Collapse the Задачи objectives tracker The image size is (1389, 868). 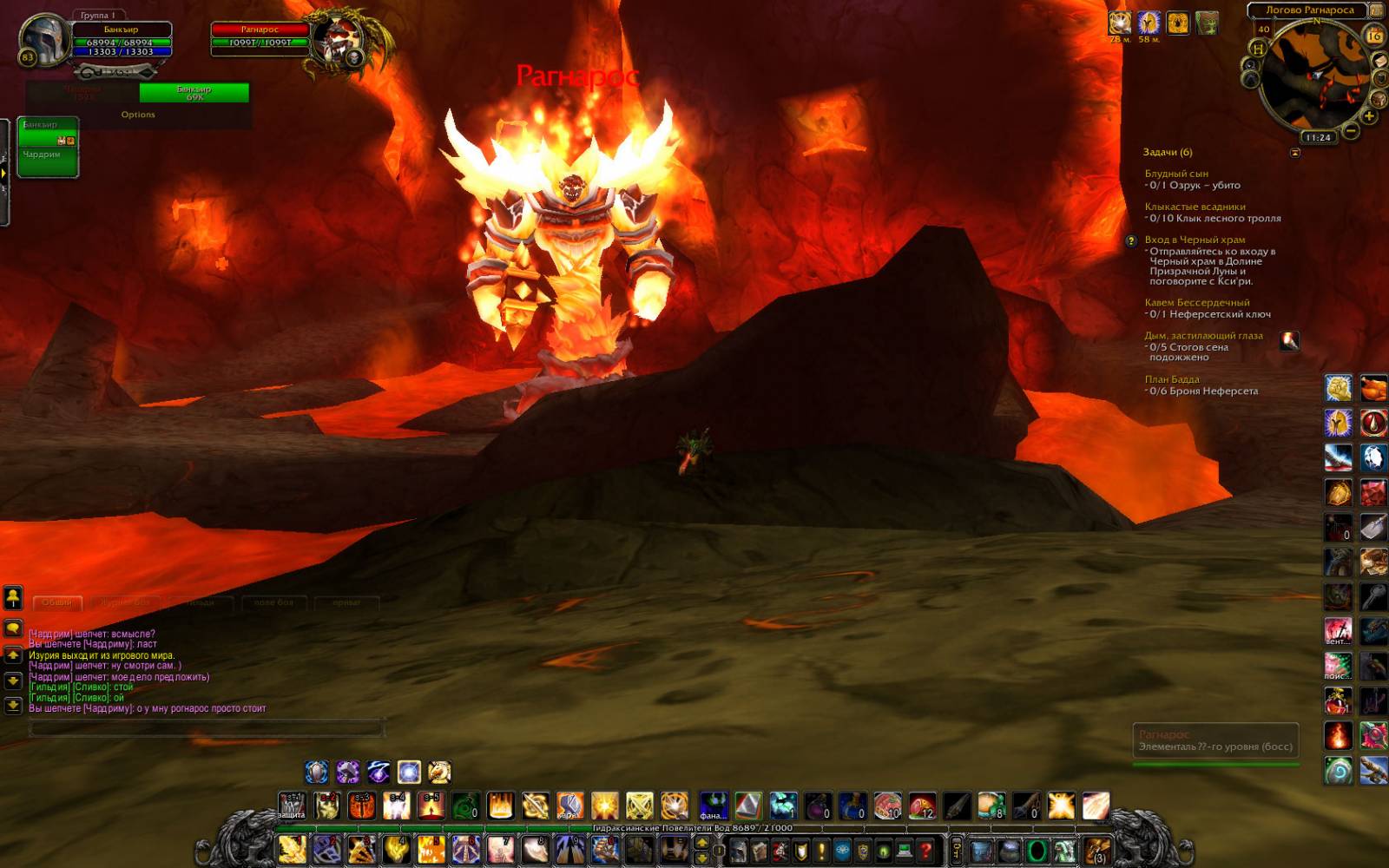pos(1295,153)
